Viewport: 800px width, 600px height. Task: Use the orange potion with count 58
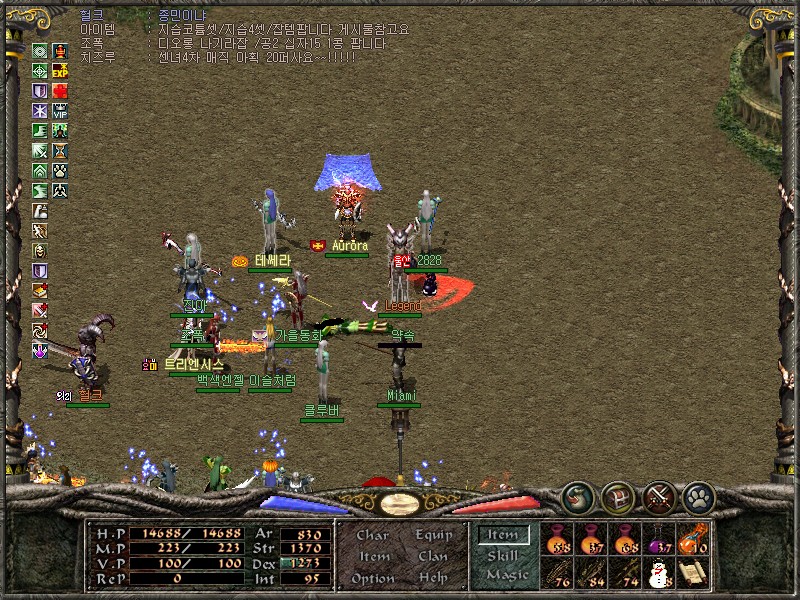tap(557, 539)
